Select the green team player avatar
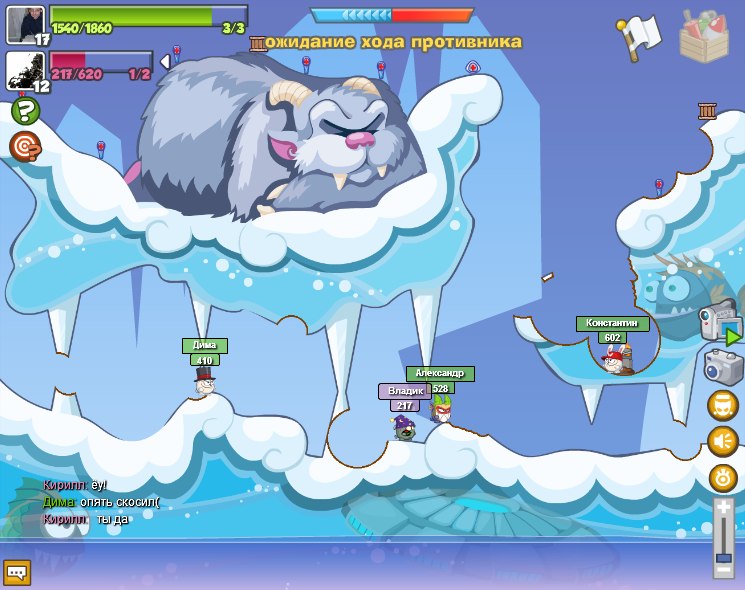The image size is (745, 590). 26,23
